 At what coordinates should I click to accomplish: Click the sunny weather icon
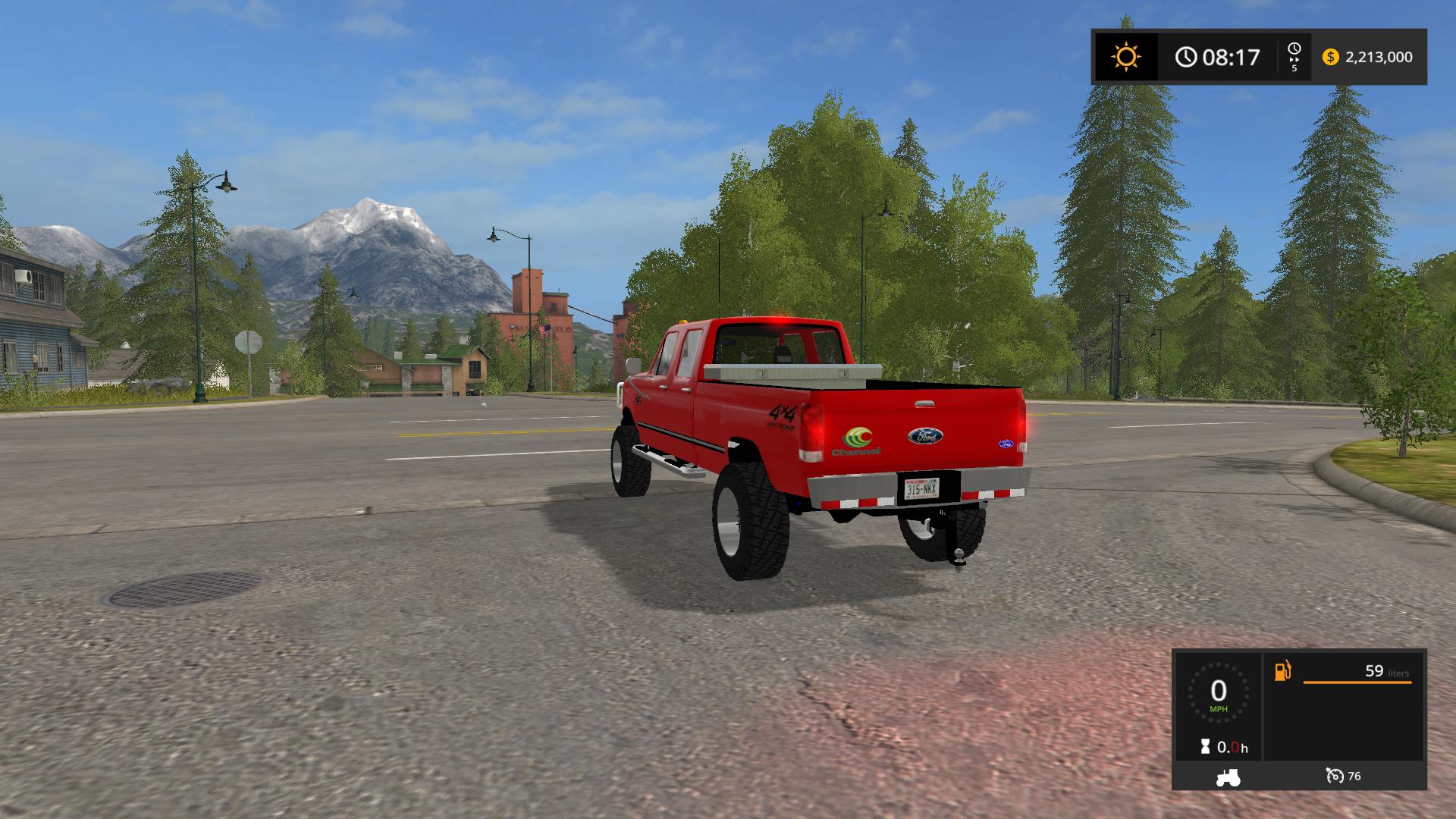click(x=1126, y=57)
